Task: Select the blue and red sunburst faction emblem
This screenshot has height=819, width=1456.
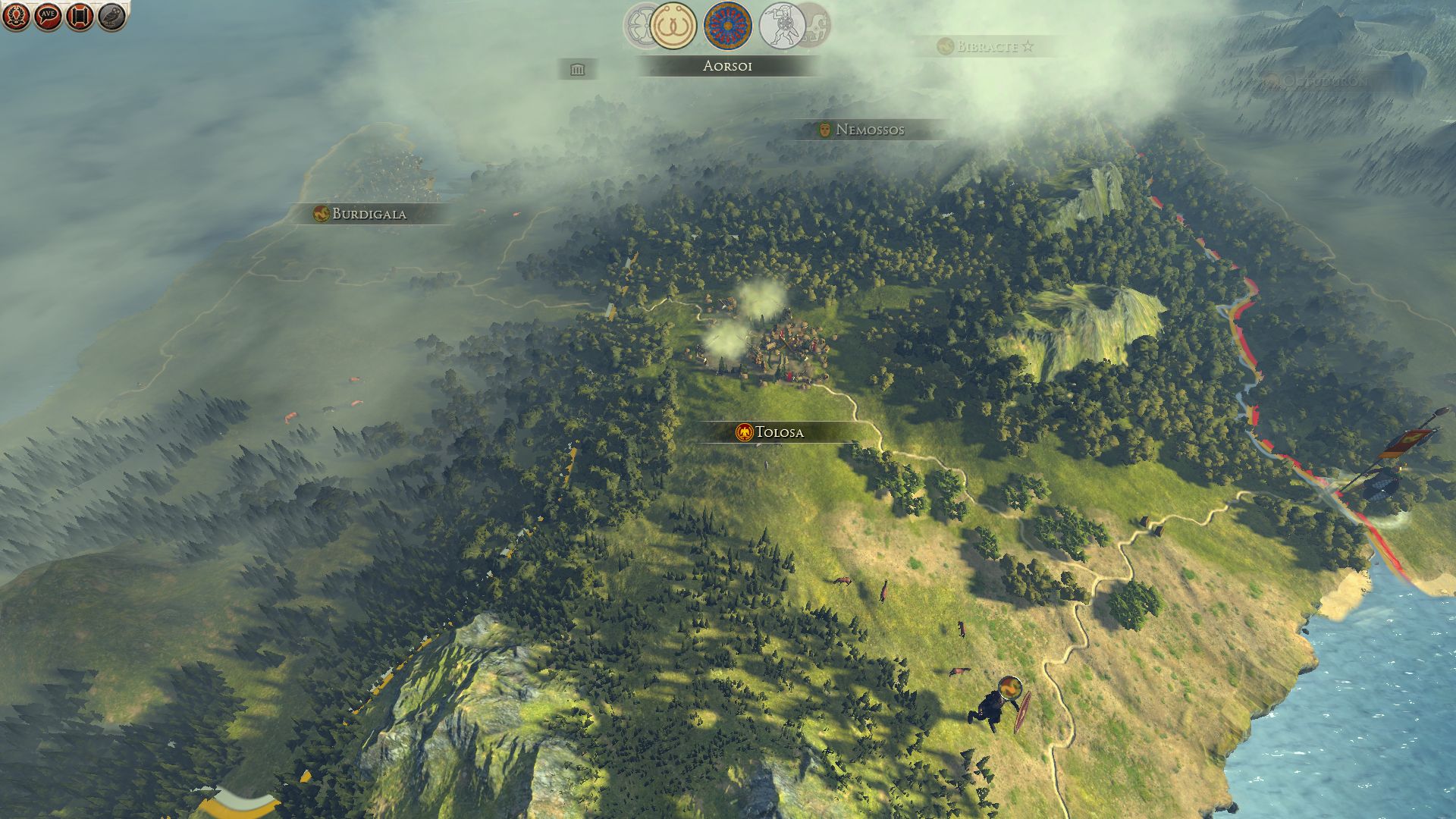Action: (x=727, y=26)
